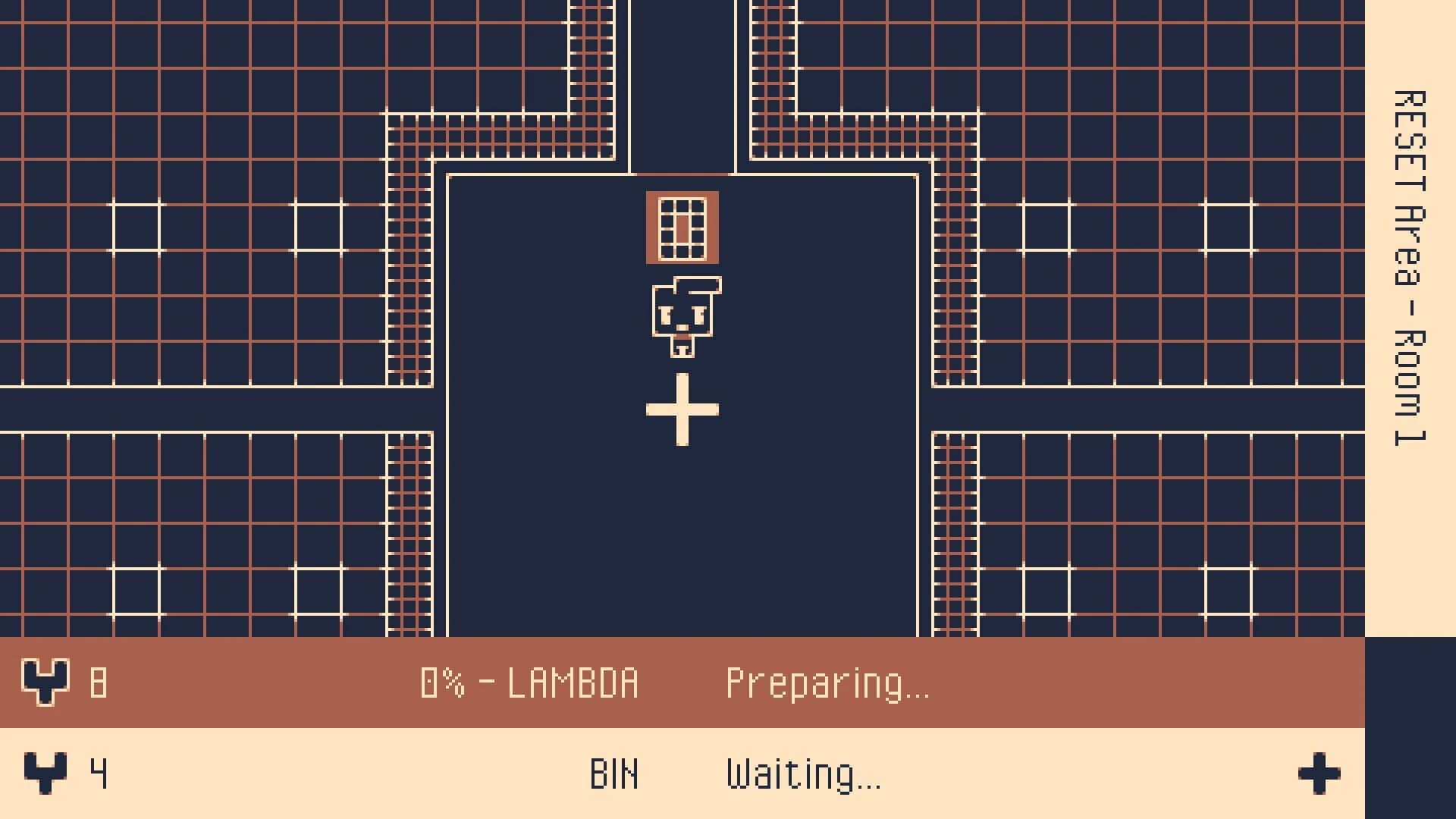The width and height of the screenshot is (1456, 819).
Task: Click the Waiting... status text
Action: coord(802,773)
